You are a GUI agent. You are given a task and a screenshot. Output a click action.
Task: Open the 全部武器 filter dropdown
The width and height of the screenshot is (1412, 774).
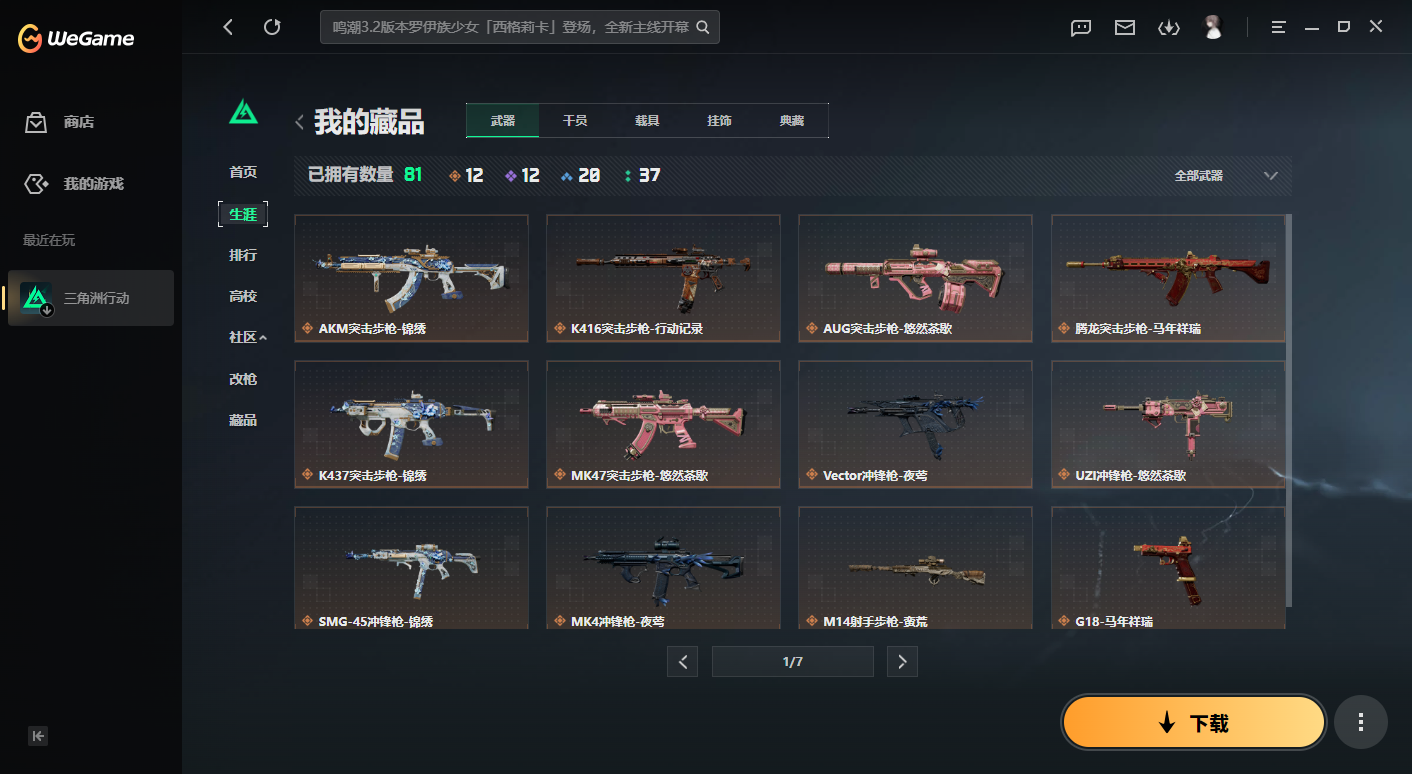(1222, 174)
